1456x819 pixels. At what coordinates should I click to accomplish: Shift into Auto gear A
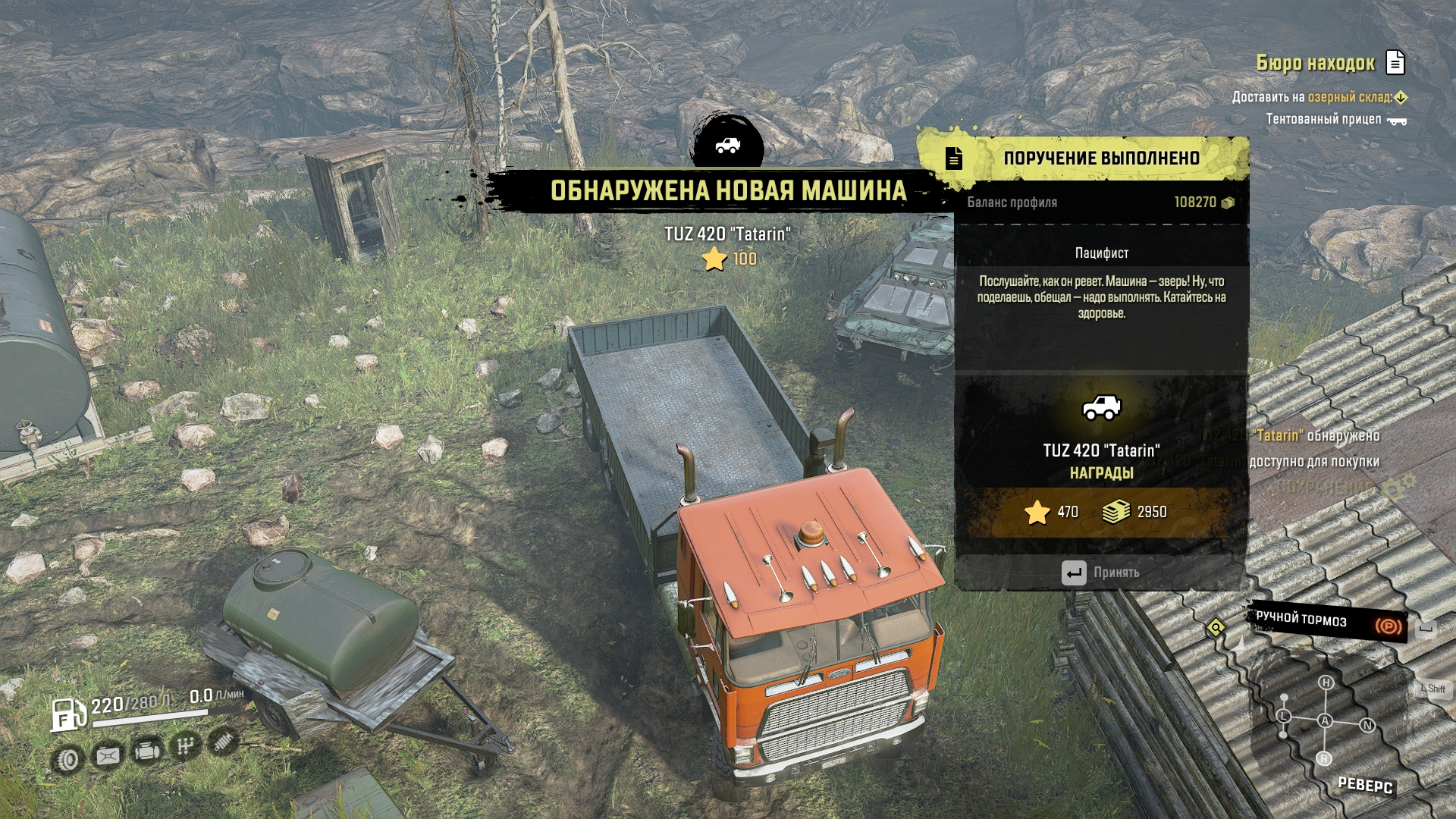click(x=1325, y=720)
